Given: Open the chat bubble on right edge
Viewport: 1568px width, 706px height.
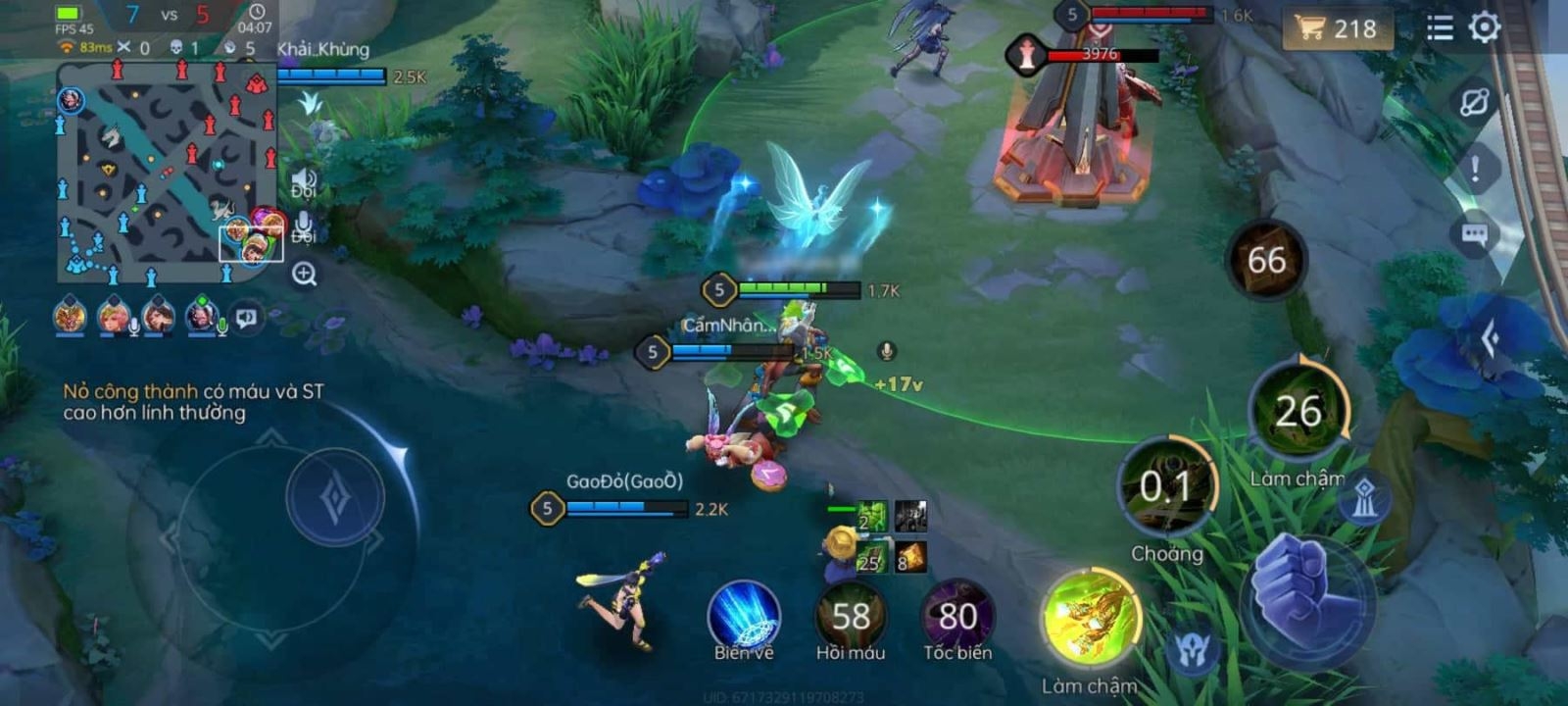Looking at the screenshot, I should (x=1474, y=234).
